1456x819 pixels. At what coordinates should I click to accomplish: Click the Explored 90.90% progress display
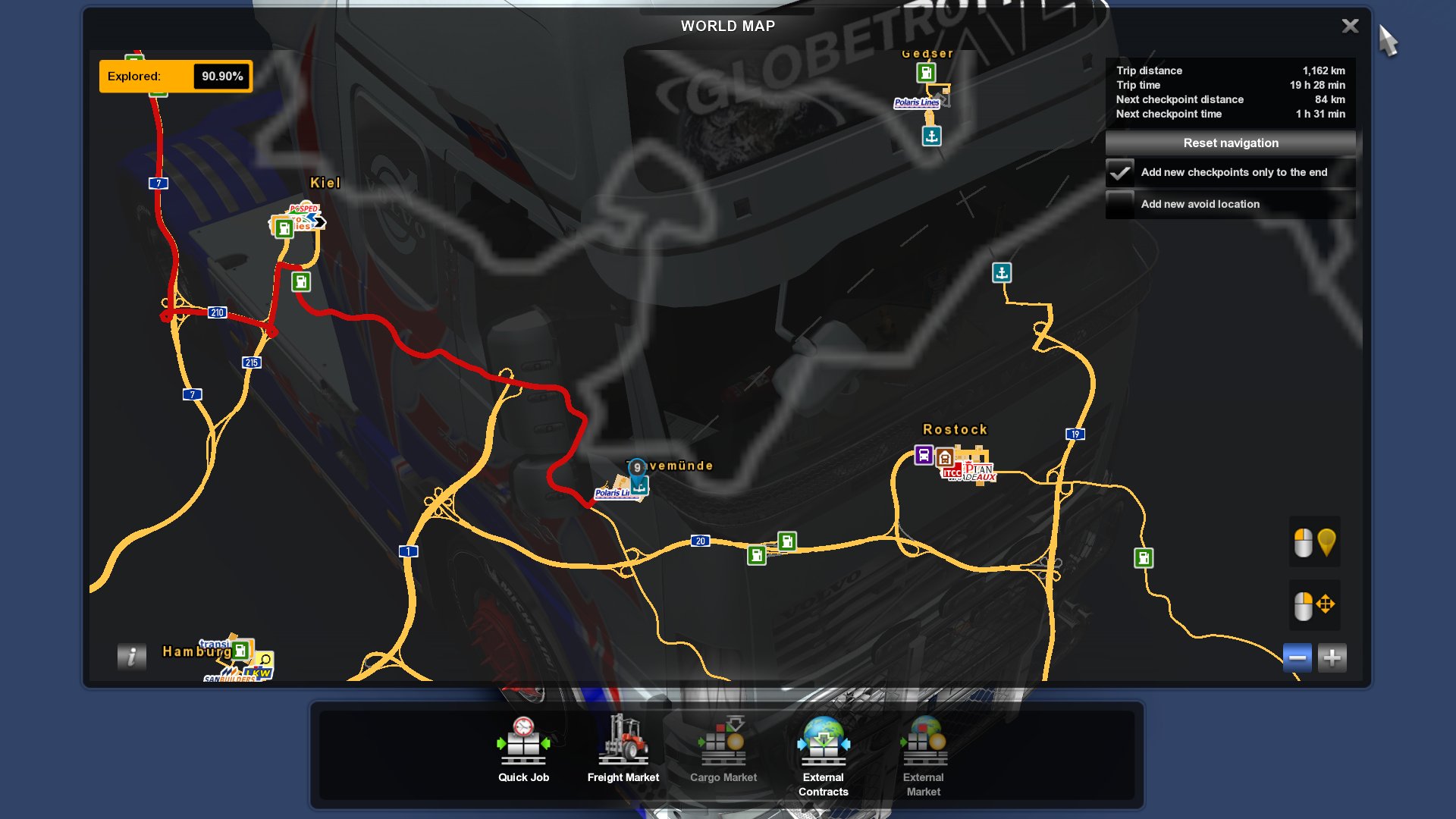(175, 76)
